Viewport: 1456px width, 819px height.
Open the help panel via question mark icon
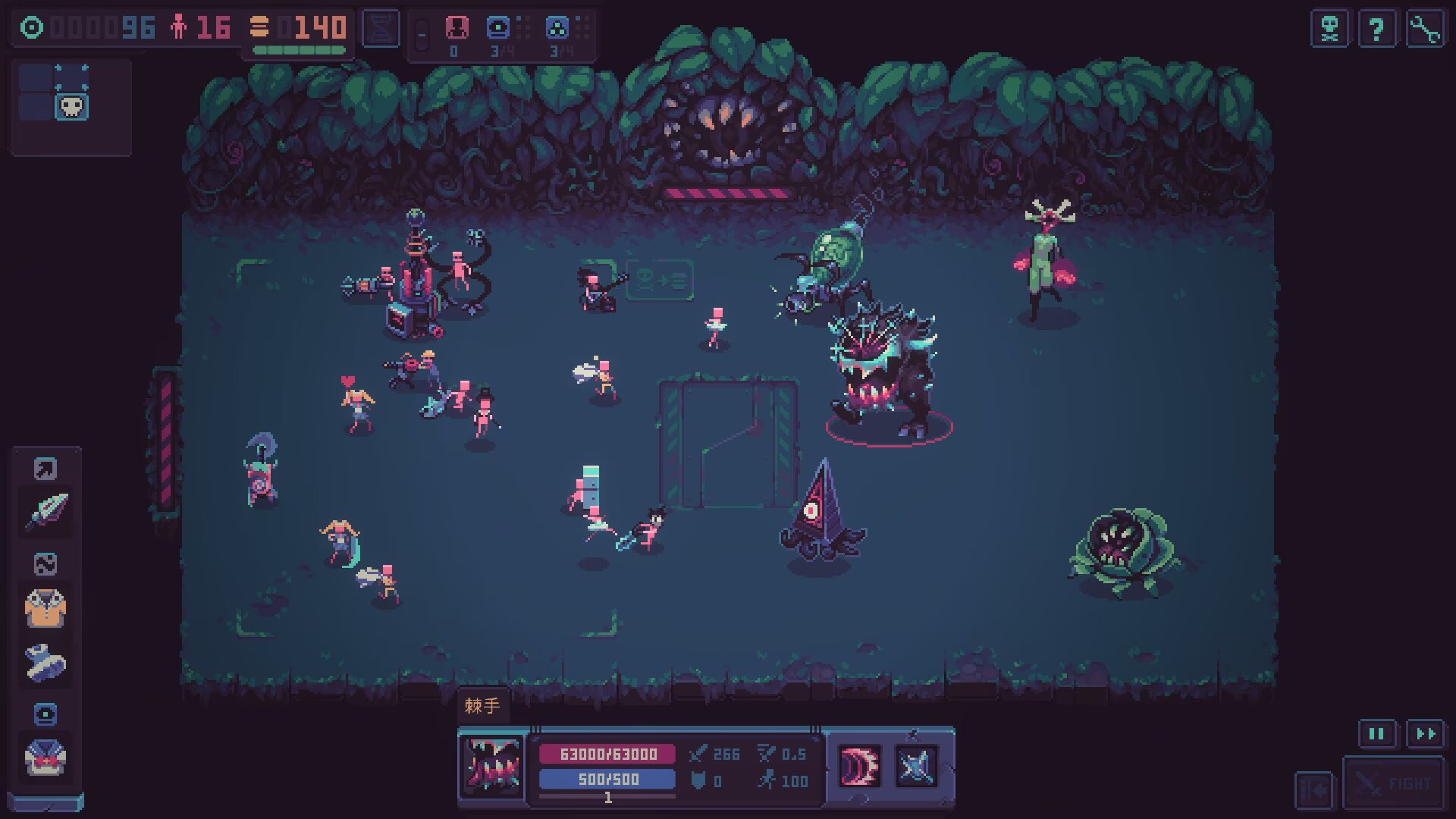[x=1378, y=30]
